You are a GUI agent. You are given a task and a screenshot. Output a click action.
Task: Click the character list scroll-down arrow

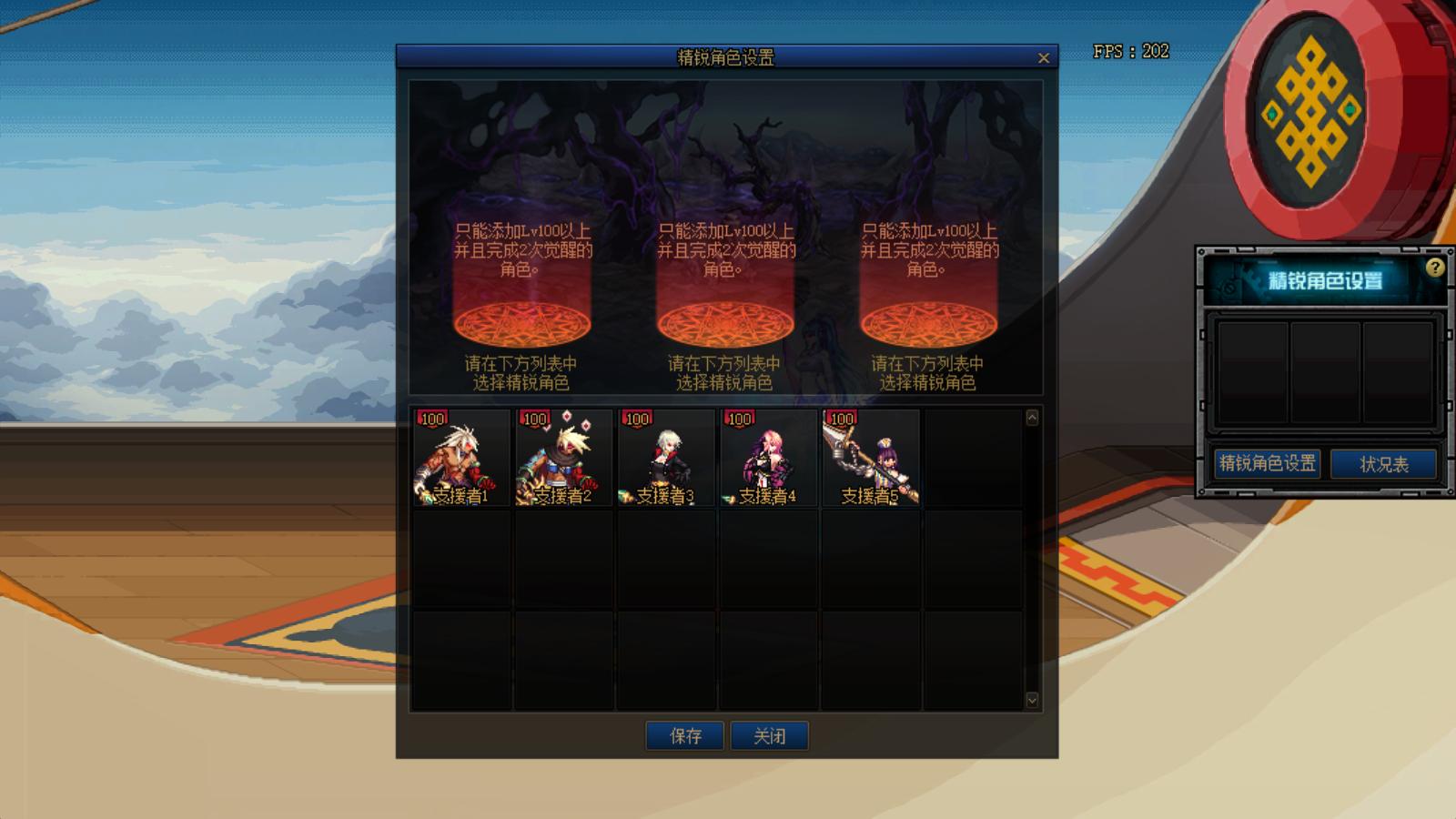pyautogui.click(x=1032, y=700)
